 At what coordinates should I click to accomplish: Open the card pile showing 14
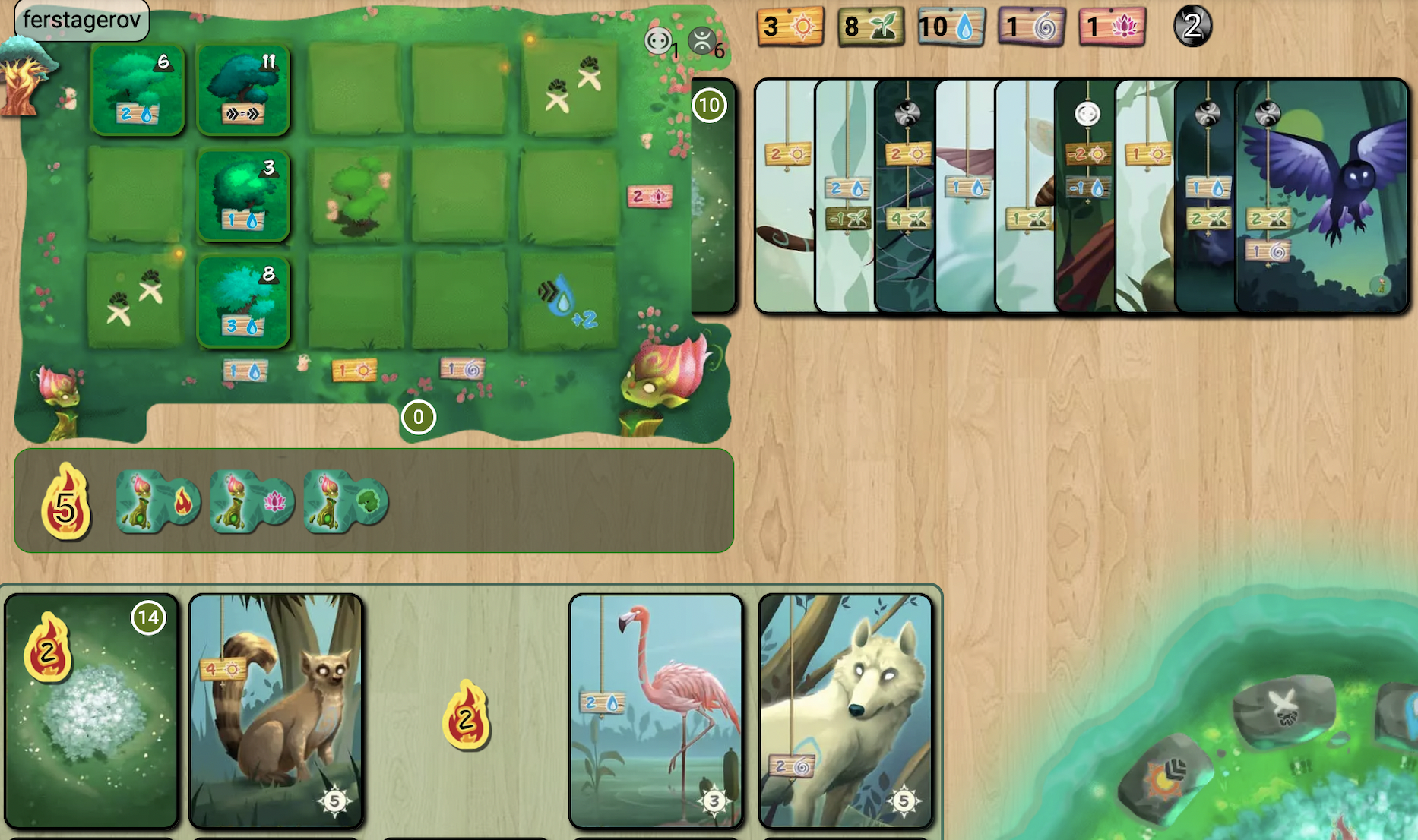pyautogui.click(x=91, y=710)
